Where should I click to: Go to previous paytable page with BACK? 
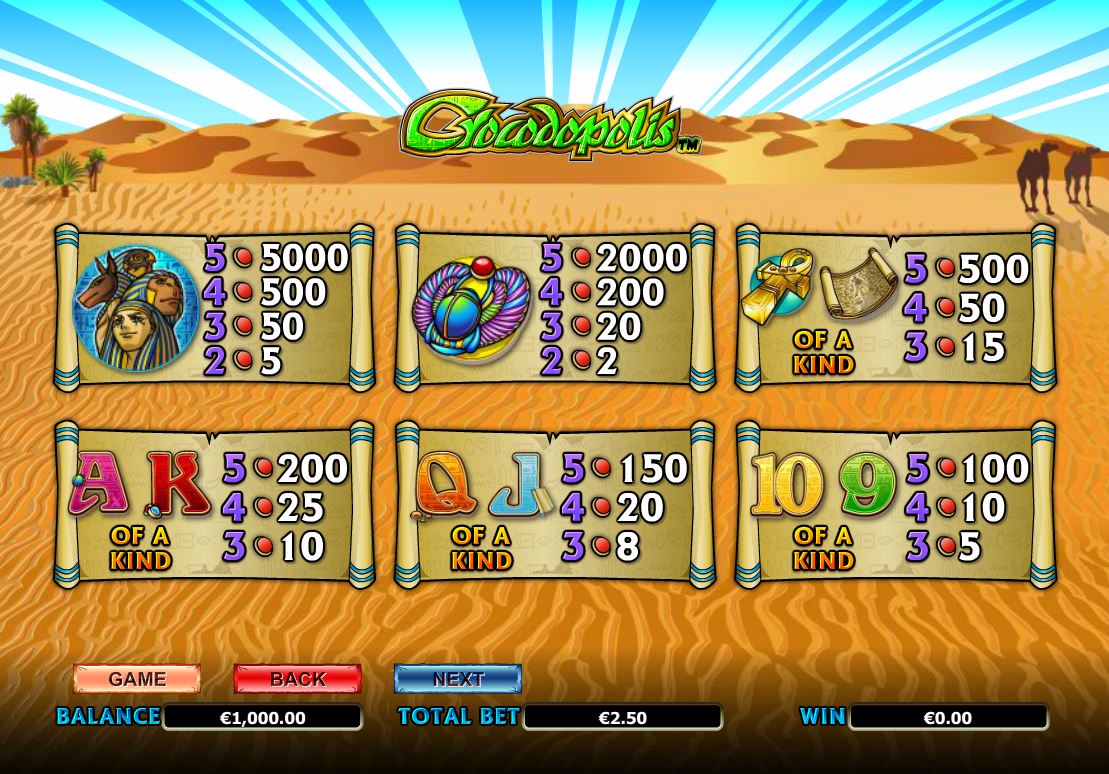coord(297,678)
